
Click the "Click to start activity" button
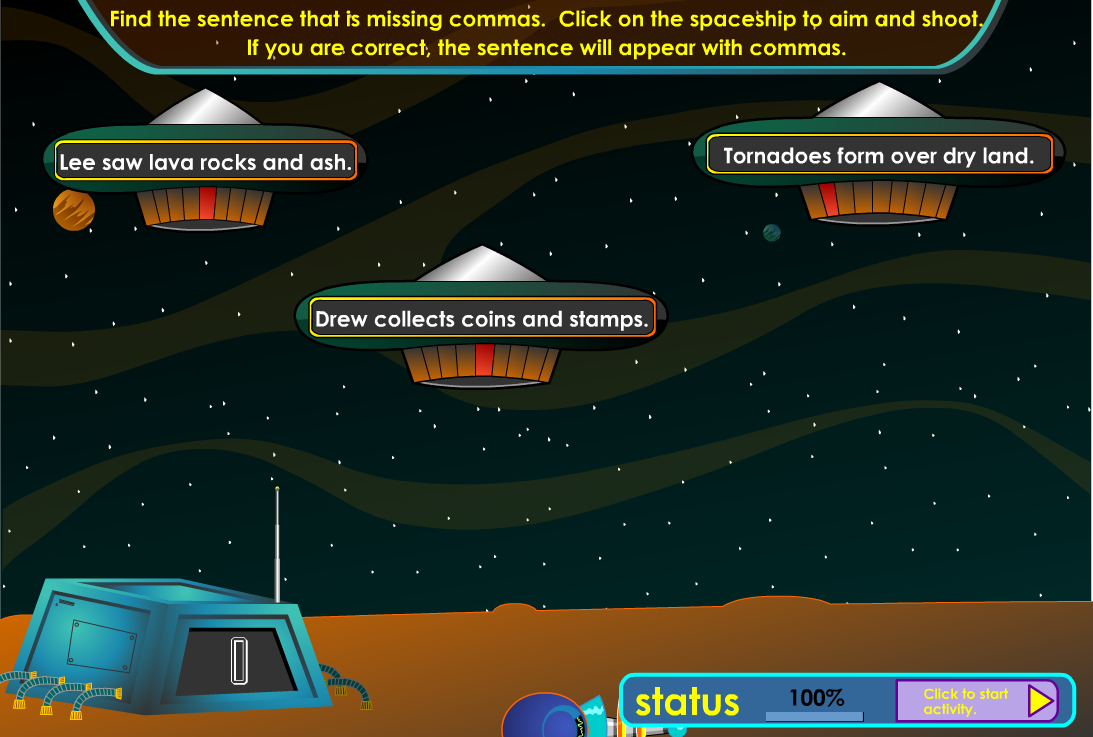click(x=977, y=701)
